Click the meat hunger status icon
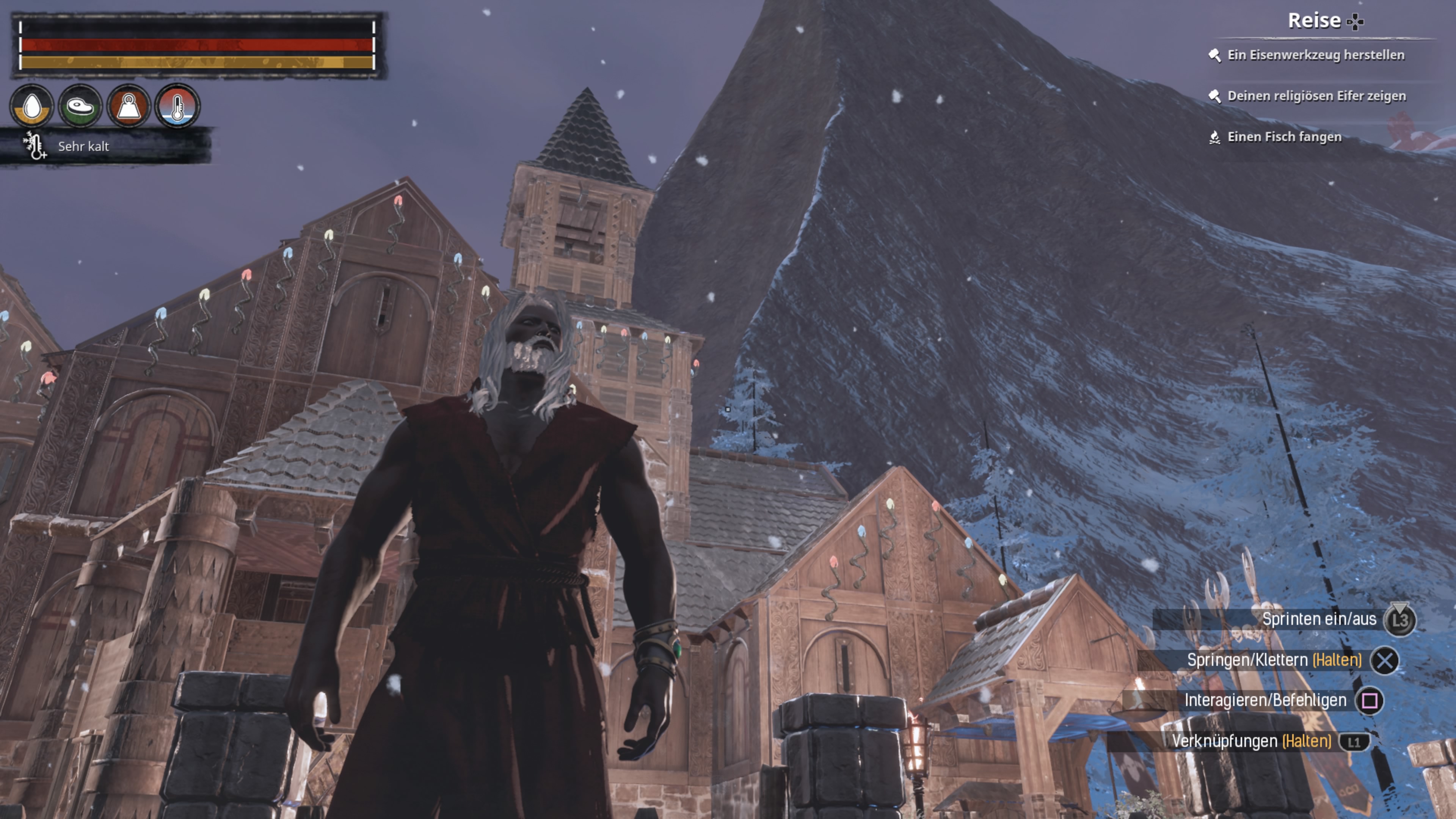1456x819 pixels. (80, 106)
